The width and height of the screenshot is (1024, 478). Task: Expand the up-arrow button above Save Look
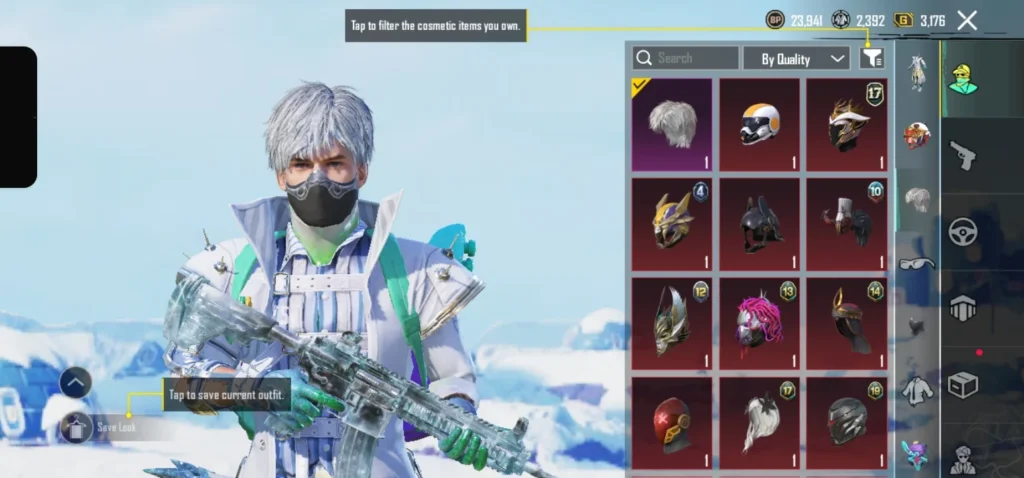pos(75,382)
